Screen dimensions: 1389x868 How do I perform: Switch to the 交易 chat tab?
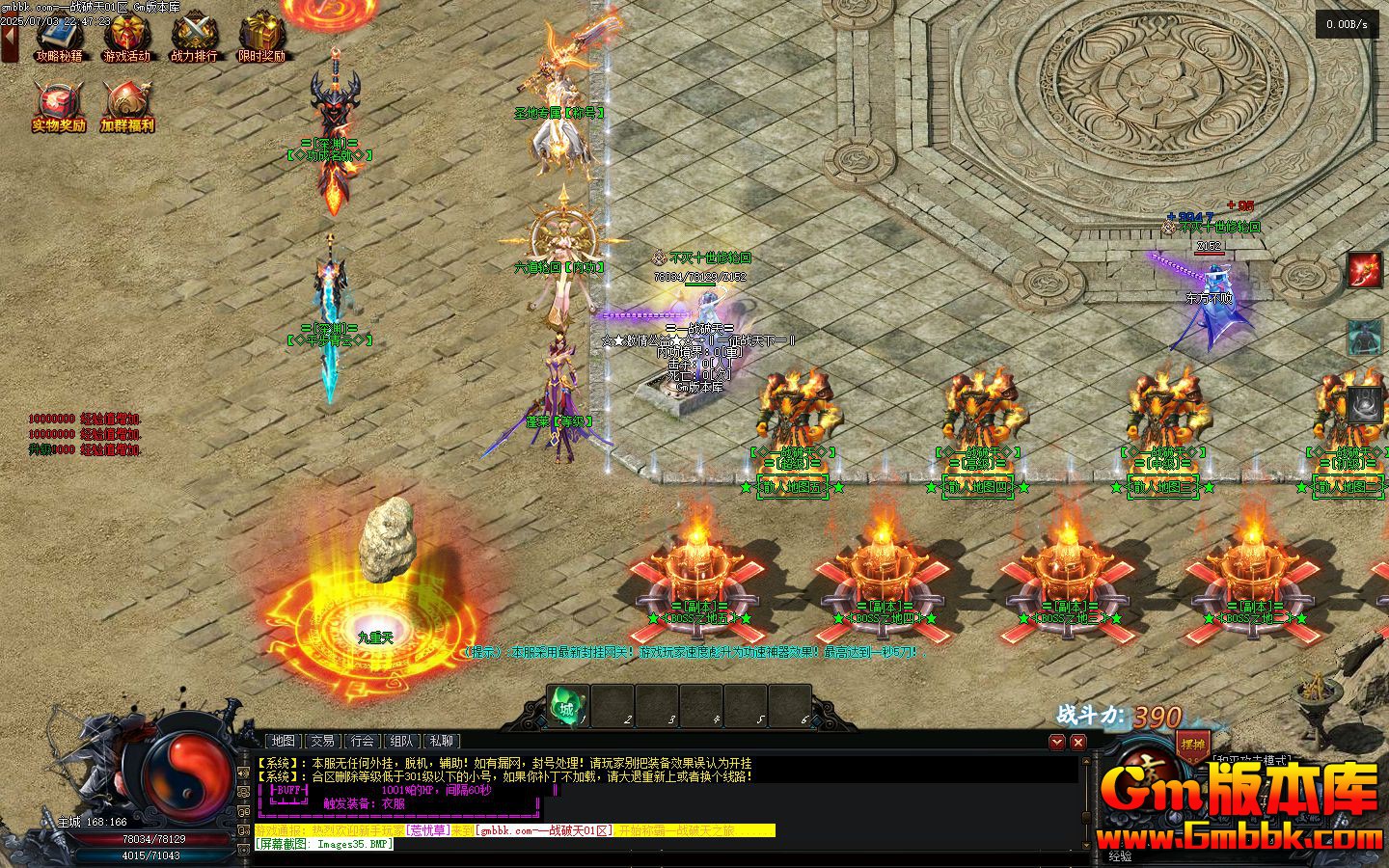tap(323, 741)
